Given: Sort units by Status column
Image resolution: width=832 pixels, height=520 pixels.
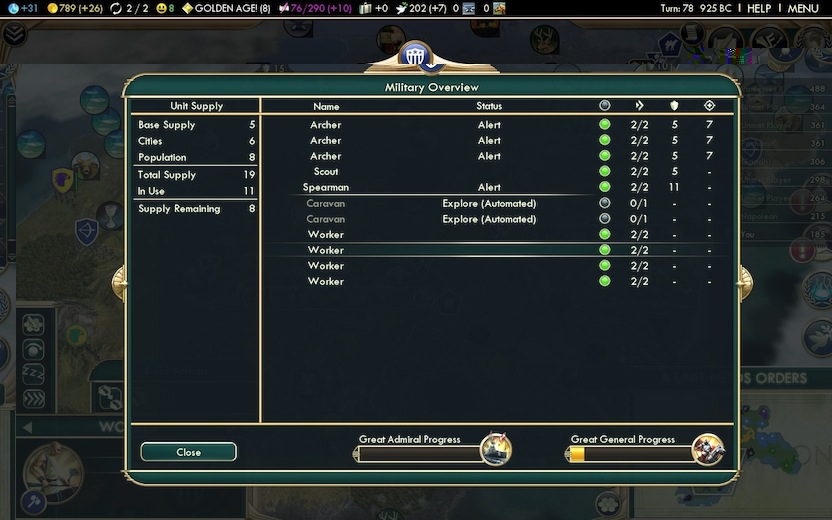Looking at the screenshot, I should pos(489,106).
